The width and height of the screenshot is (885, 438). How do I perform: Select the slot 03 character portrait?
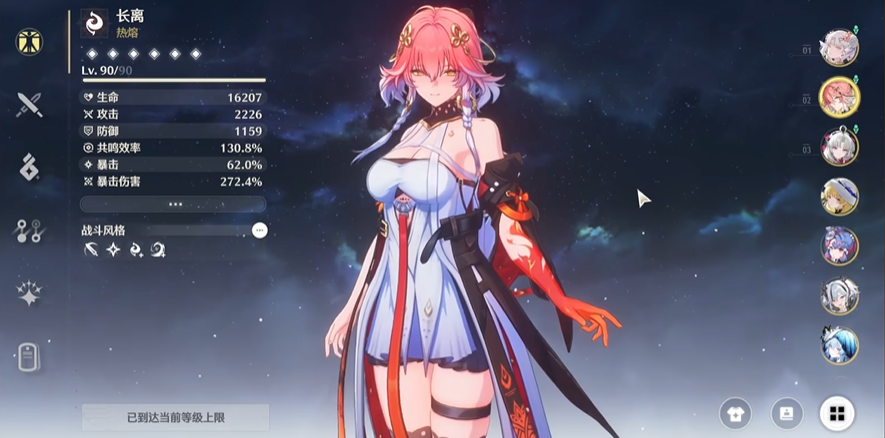838,147
